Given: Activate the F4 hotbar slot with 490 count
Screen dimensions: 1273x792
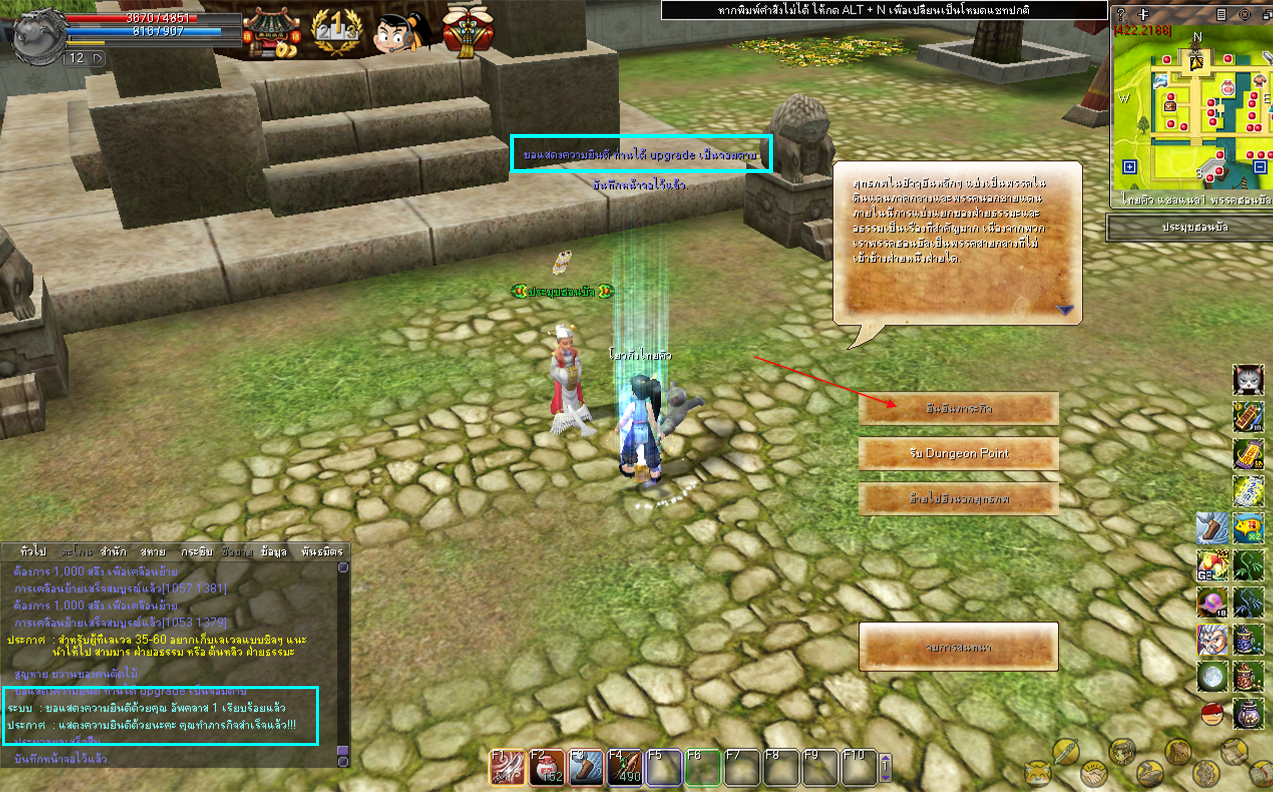Looking at the screenshot, I should 625,768.
